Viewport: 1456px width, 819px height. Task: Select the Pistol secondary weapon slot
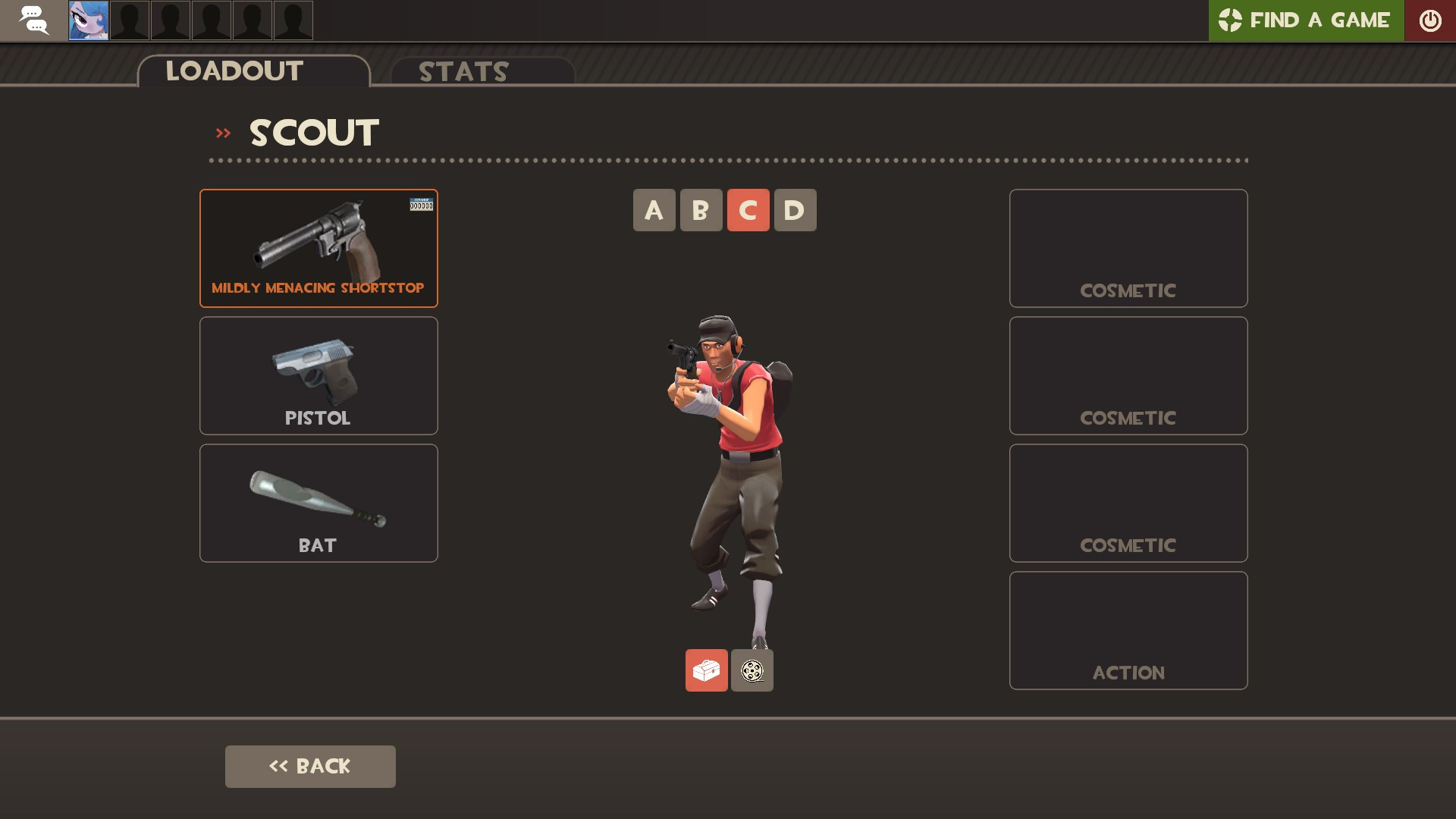click(318, 375)
